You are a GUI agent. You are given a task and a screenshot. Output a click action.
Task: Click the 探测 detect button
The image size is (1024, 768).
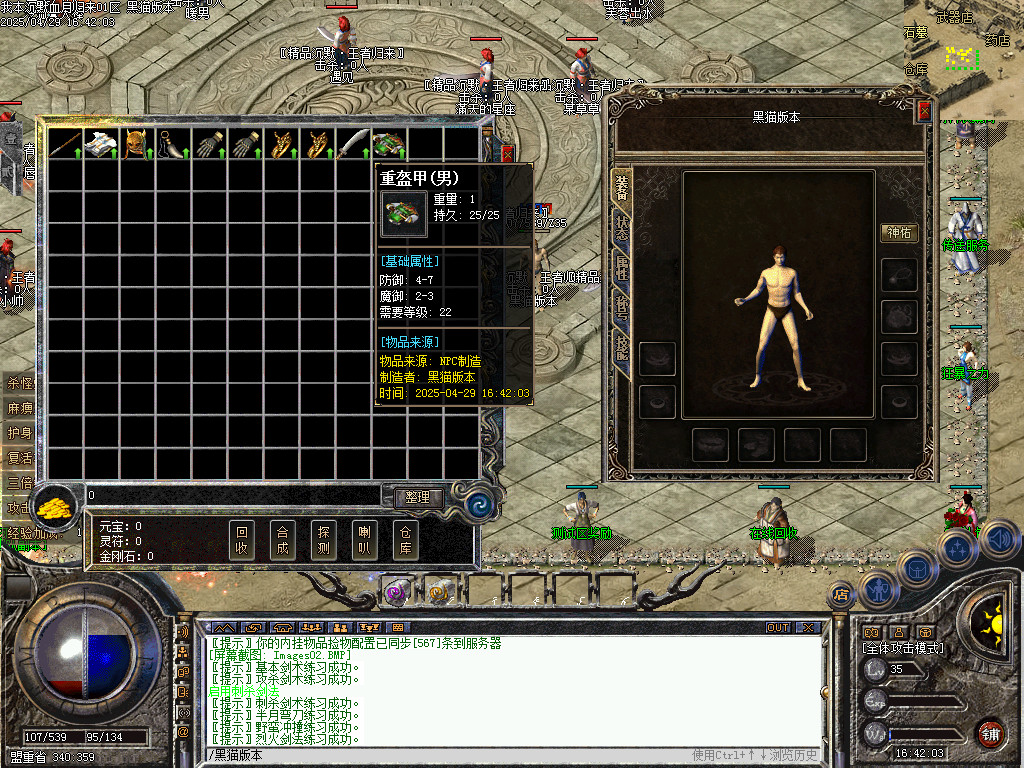point(322,541)
